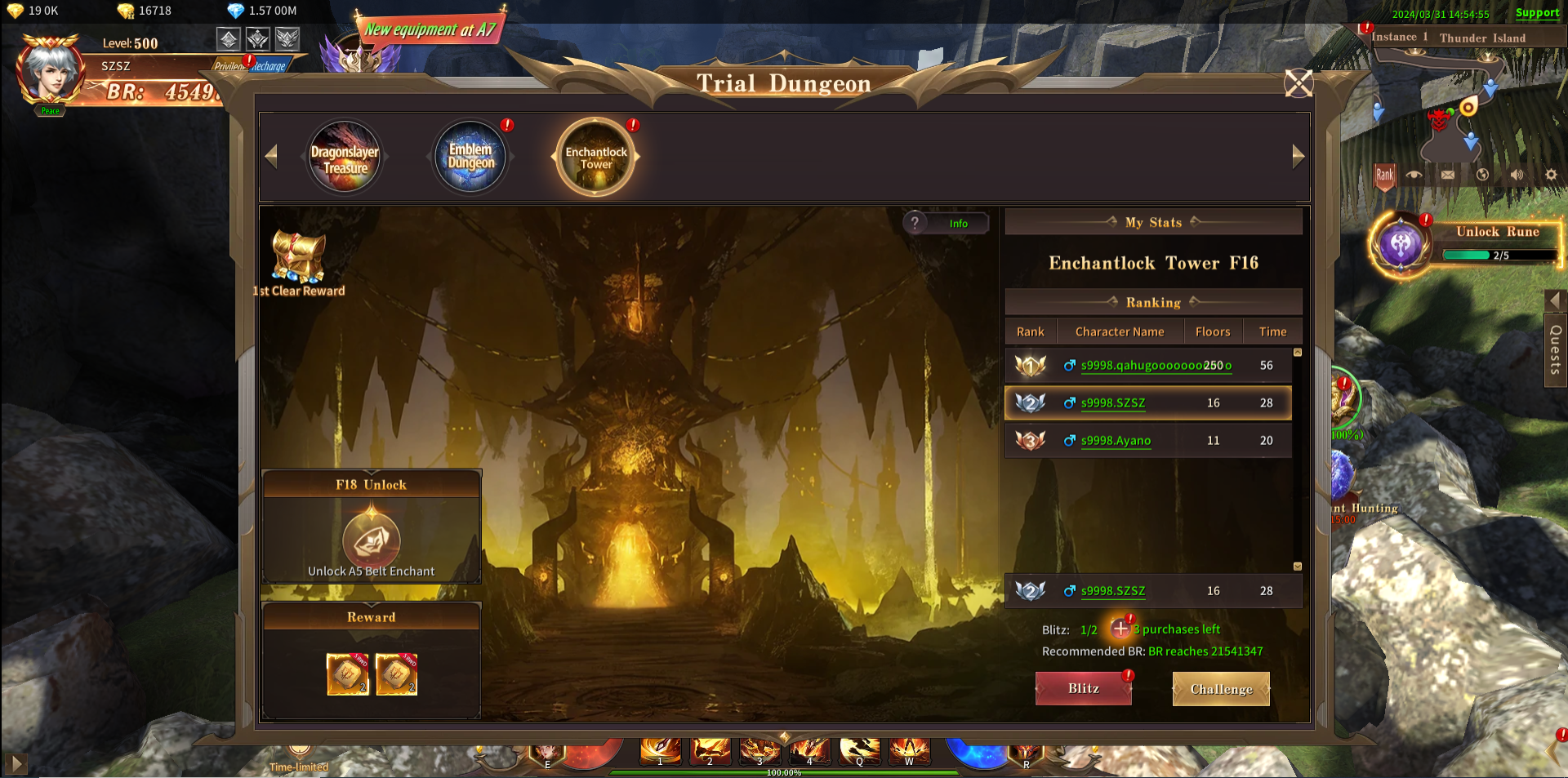
Task: Open the 1st Clear Reward chest
Action: click(x=298, y=259)
